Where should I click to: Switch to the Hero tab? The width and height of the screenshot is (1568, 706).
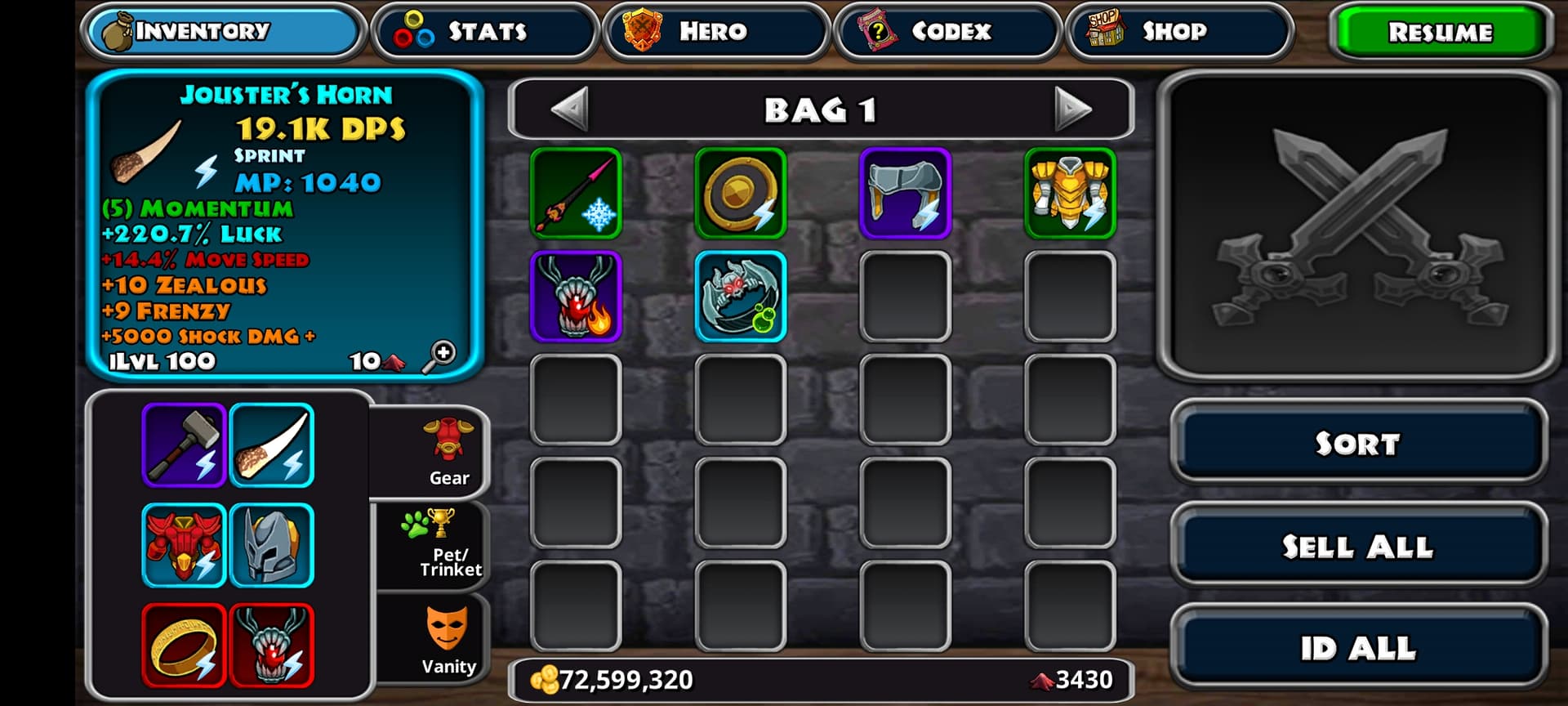(x=715, y=32)
